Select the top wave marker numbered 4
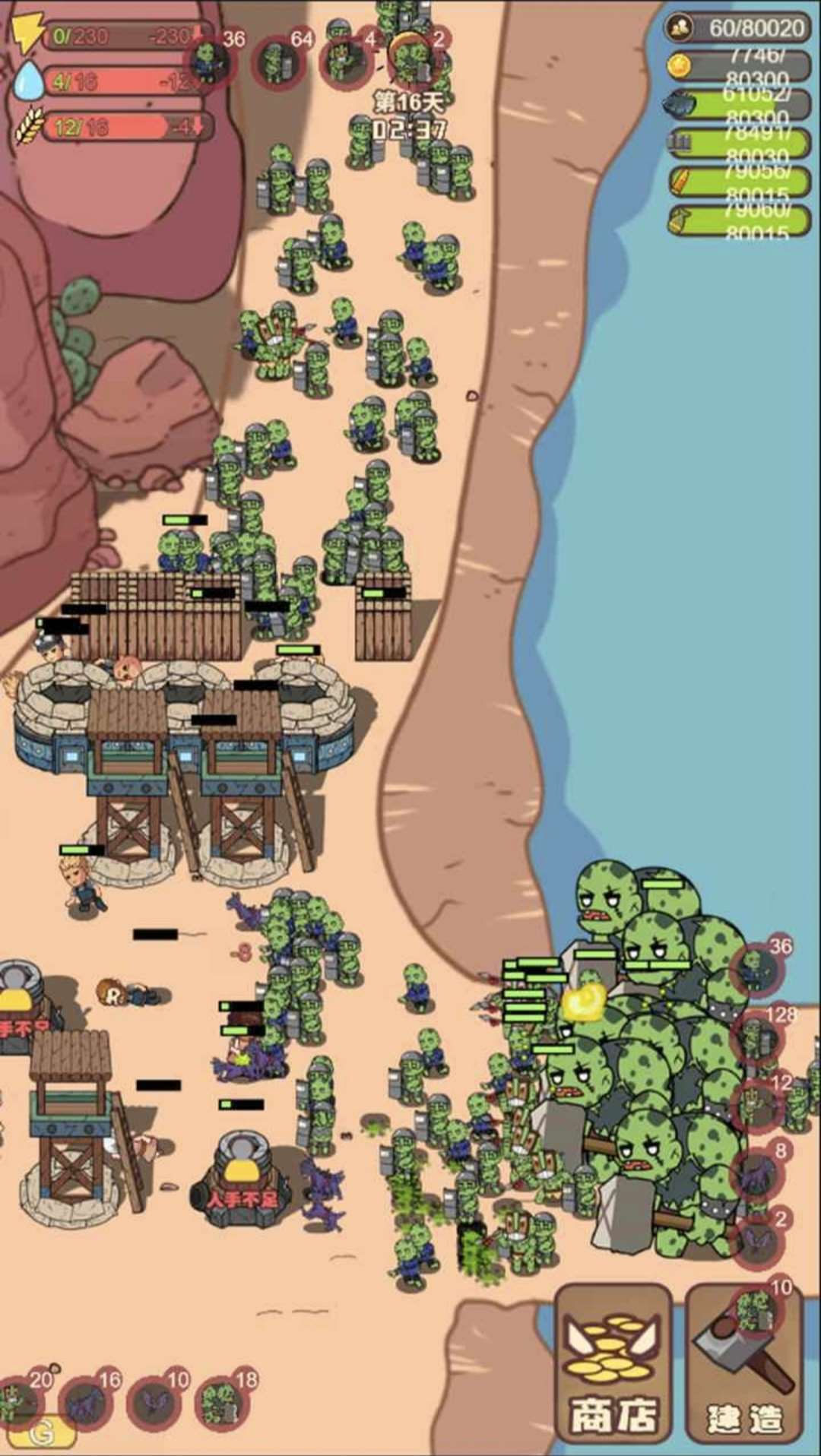 coord(347,59)
